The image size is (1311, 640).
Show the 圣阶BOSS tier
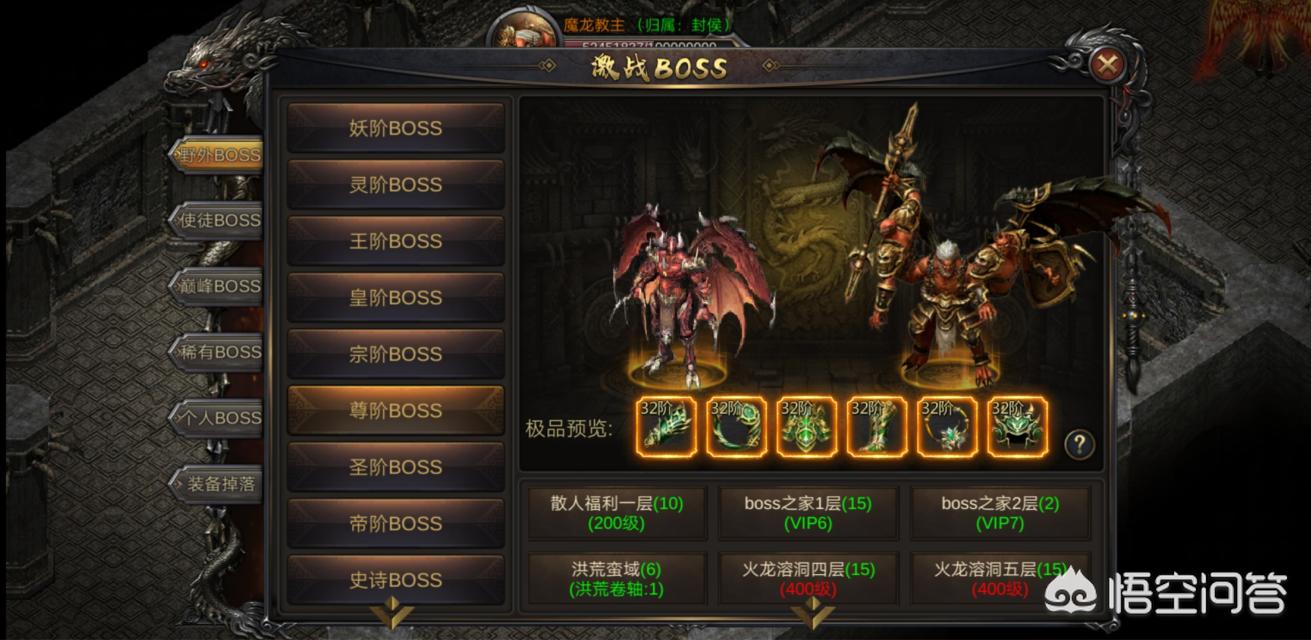[396, 467]
